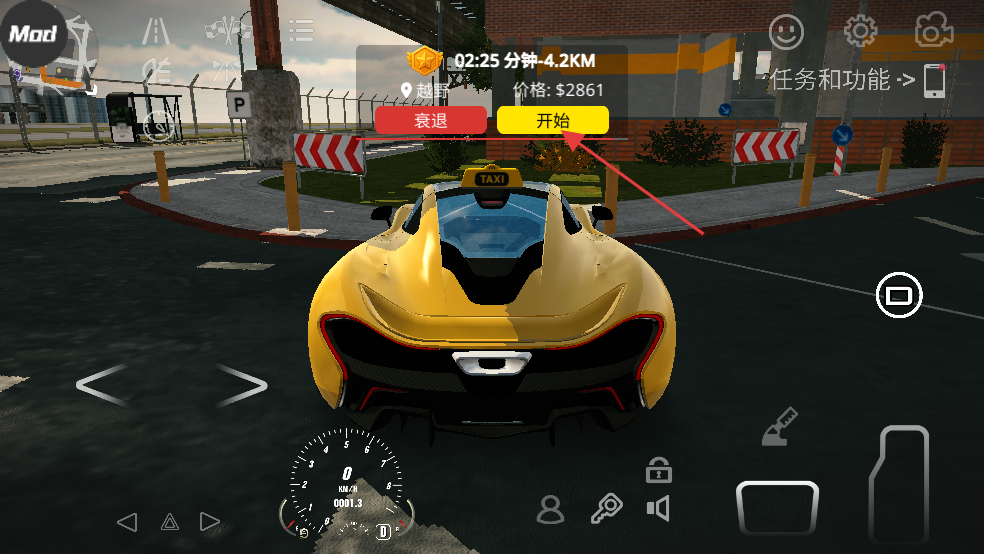The height and width of the screenshot is (554, 984).
Task: Steer right with the large right arrow
Action: coord(241,385)
